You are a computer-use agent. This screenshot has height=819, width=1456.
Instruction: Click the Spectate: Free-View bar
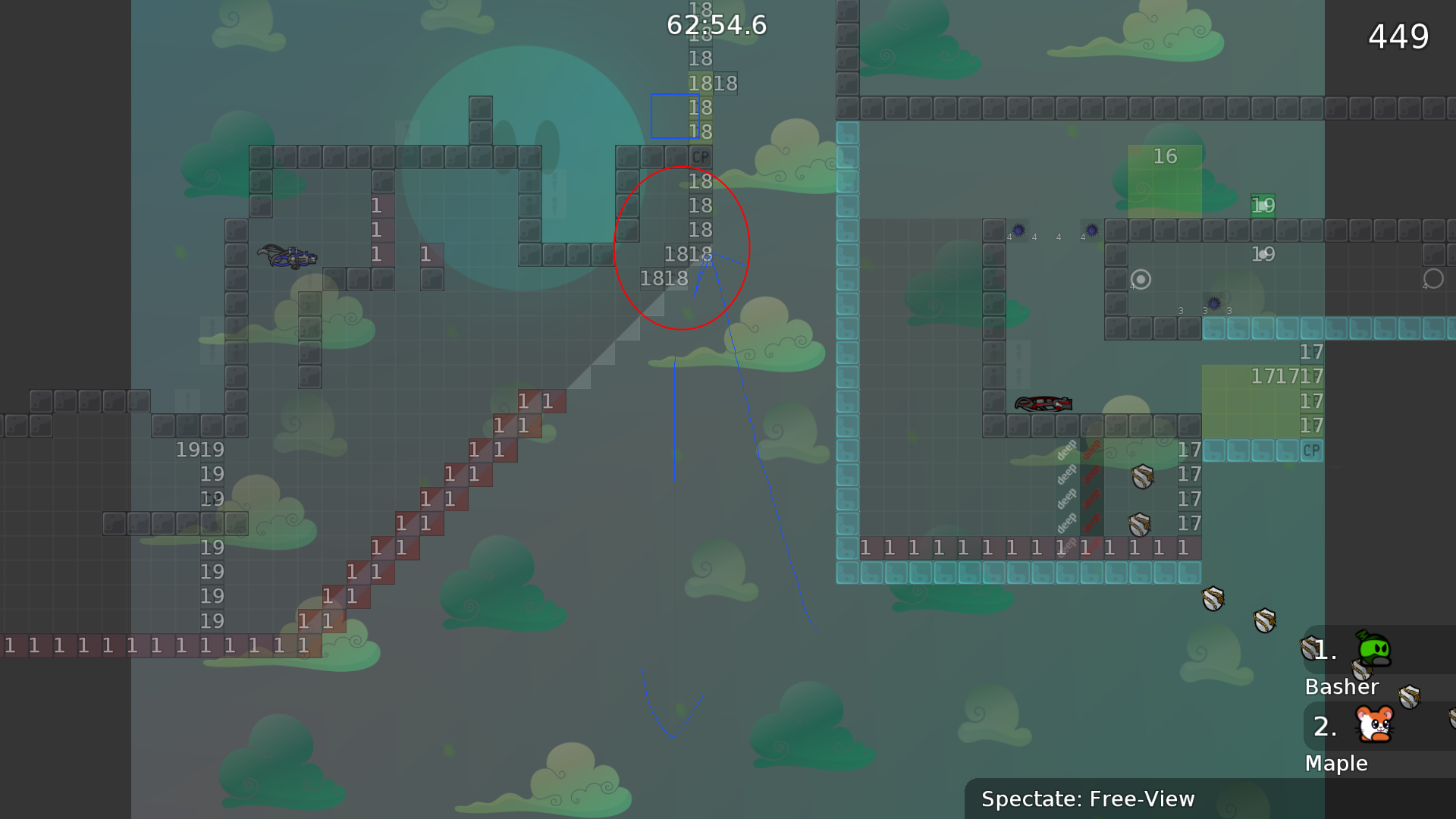pos(1088,799)
